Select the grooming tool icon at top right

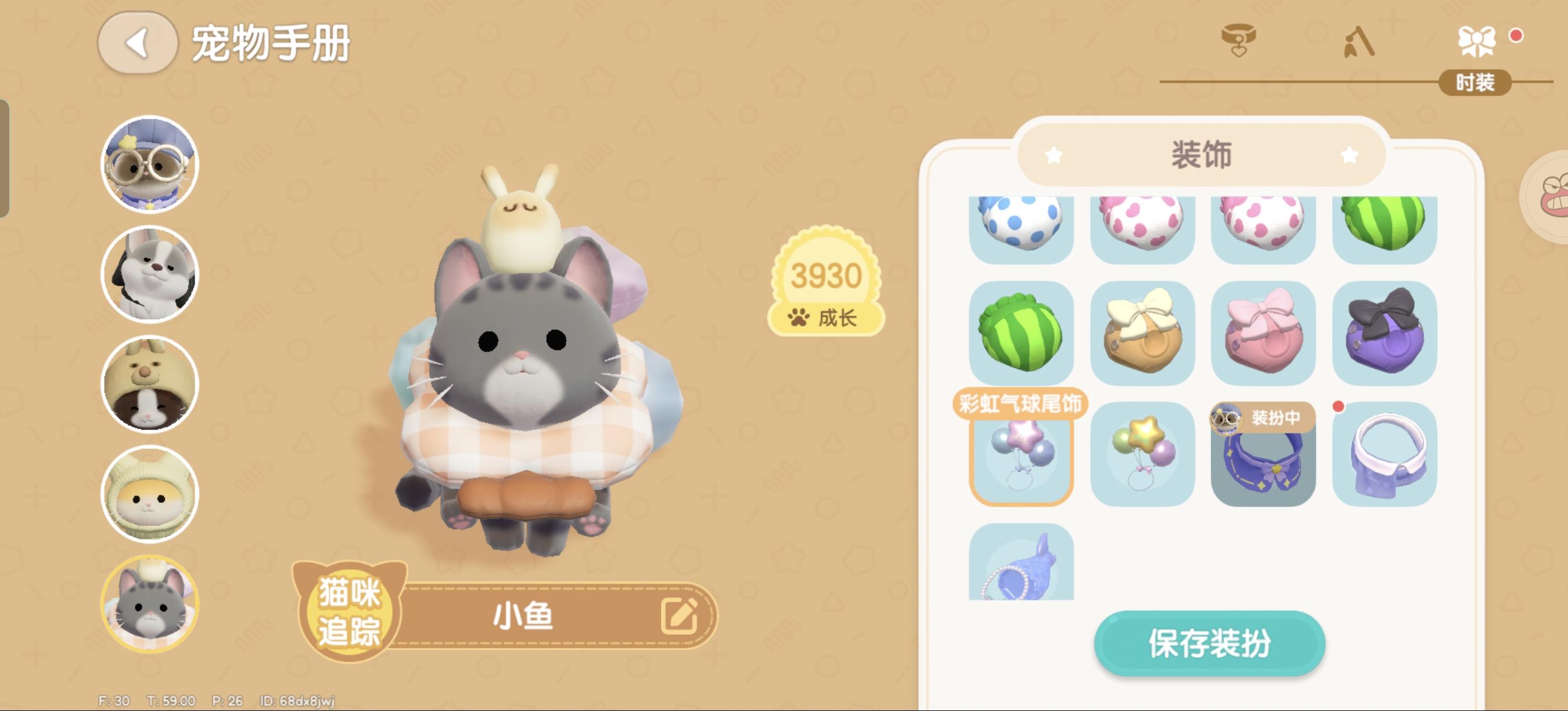(x=1358, y=42)
